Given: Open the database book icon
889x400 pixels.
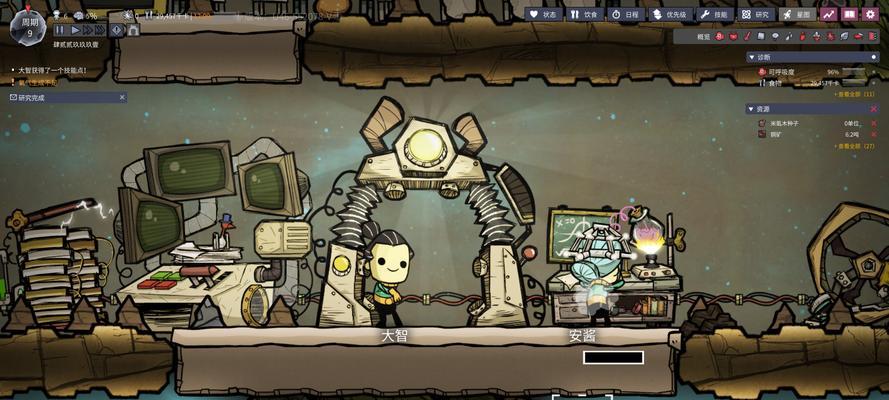Looking at the screenshot, I should click(x=849, y=15).
